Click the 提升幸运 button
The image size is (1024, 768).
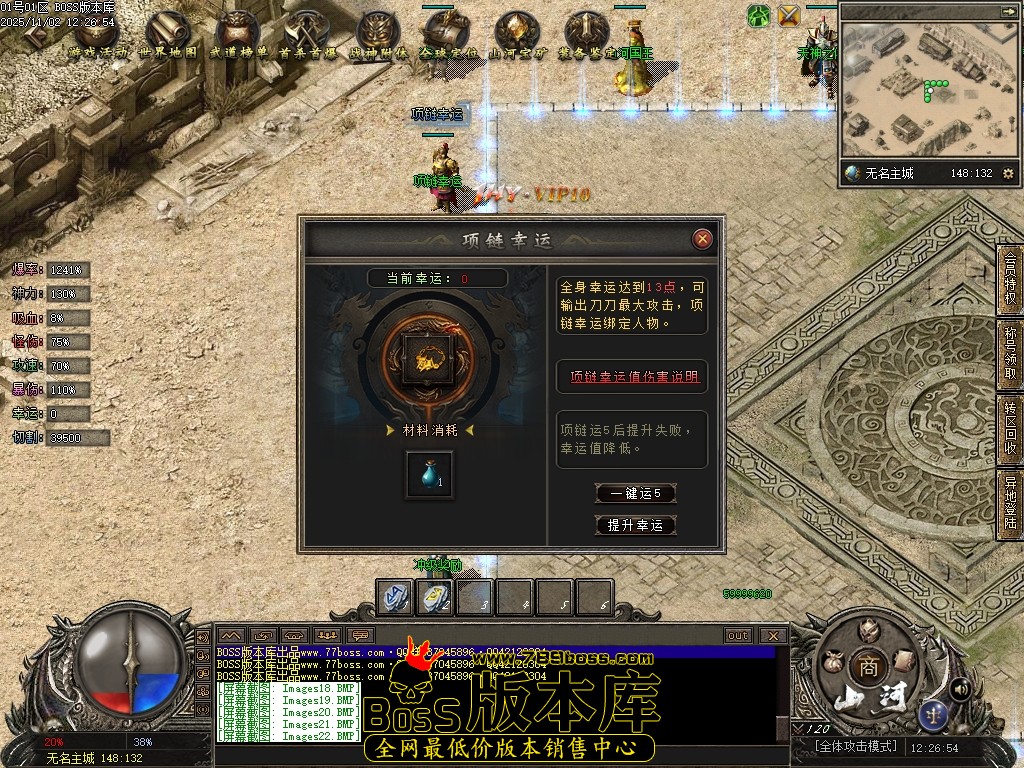635,525
